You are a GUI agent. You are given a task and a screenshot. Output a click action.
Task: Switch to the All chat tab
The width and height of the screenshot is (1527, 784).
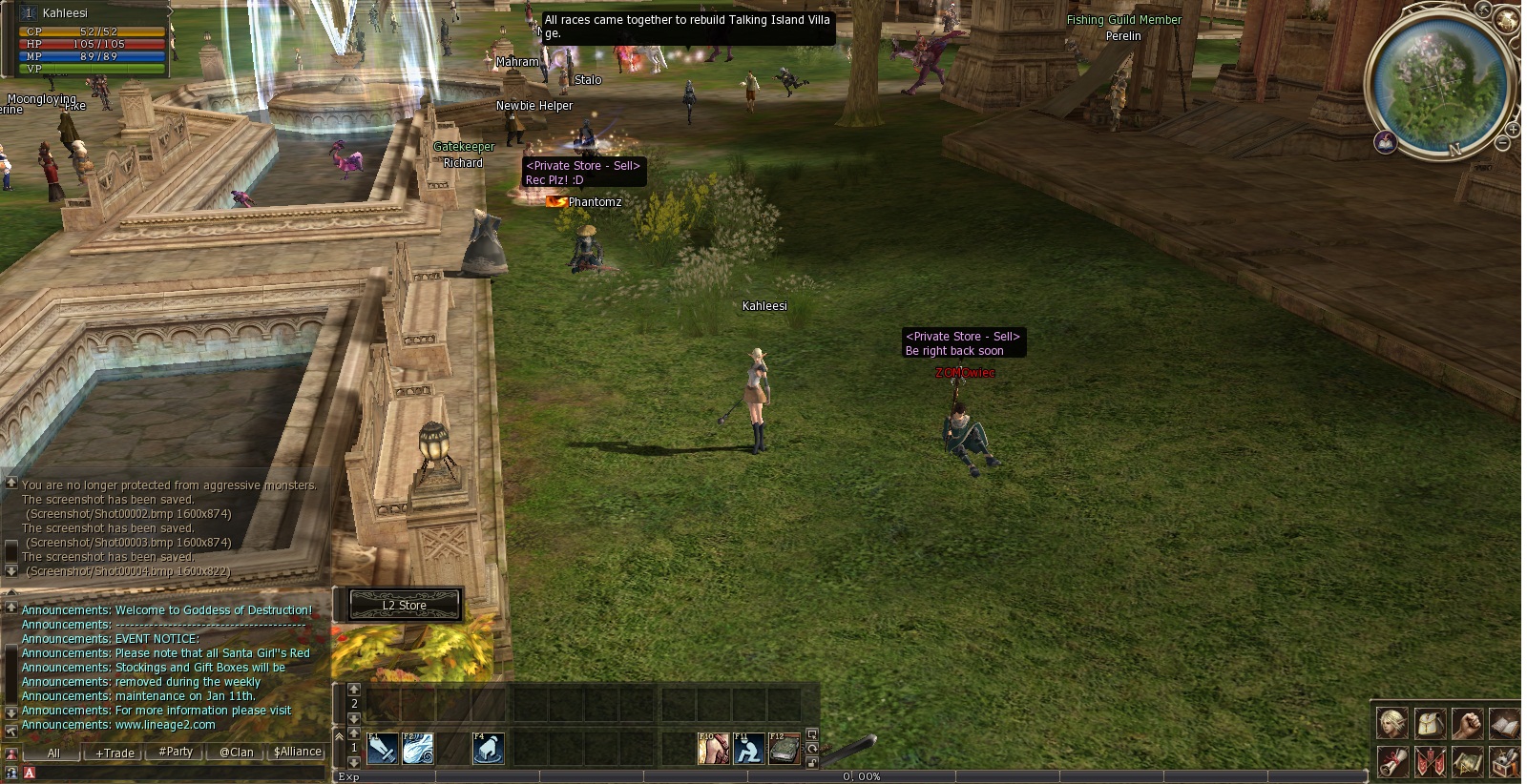(x=53, y=753)
